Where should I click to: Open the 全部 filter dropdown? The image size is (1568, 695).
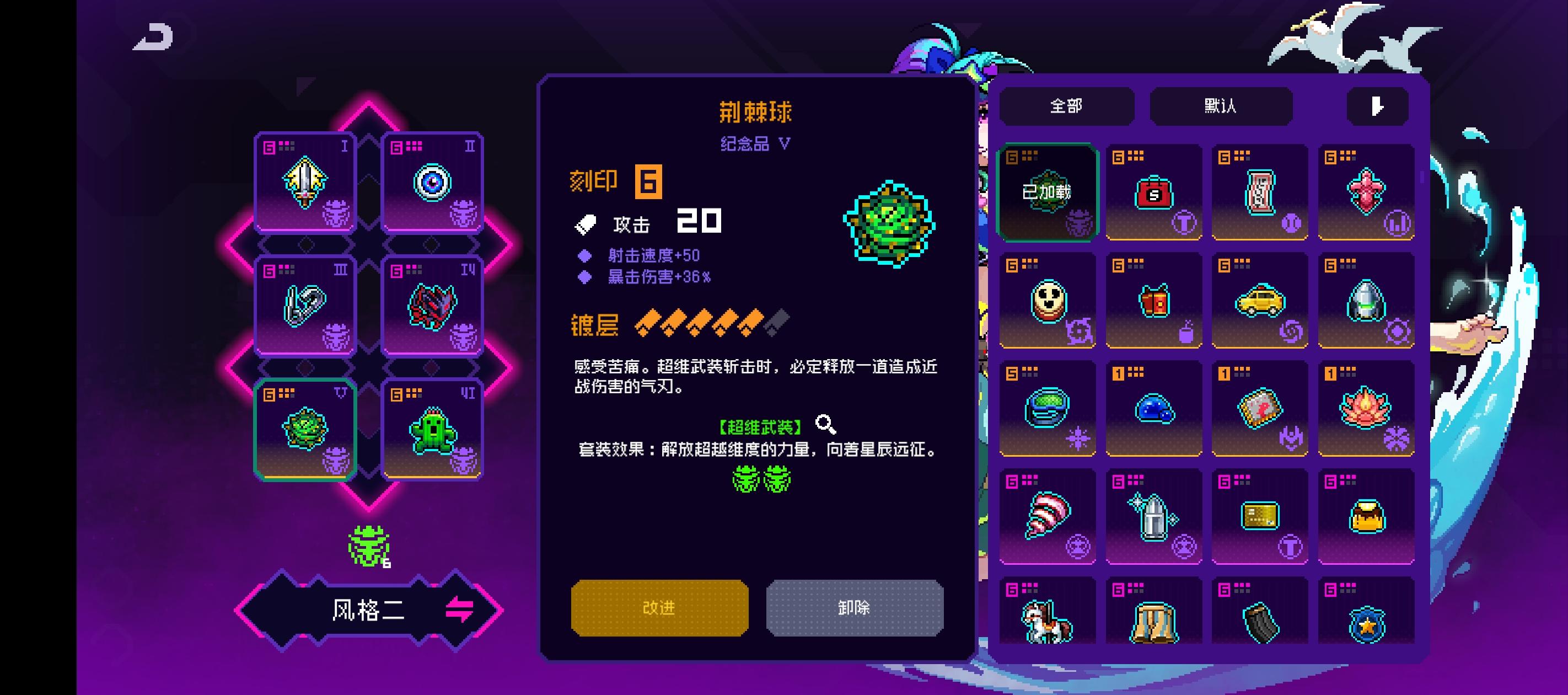tap(1066, 106)
